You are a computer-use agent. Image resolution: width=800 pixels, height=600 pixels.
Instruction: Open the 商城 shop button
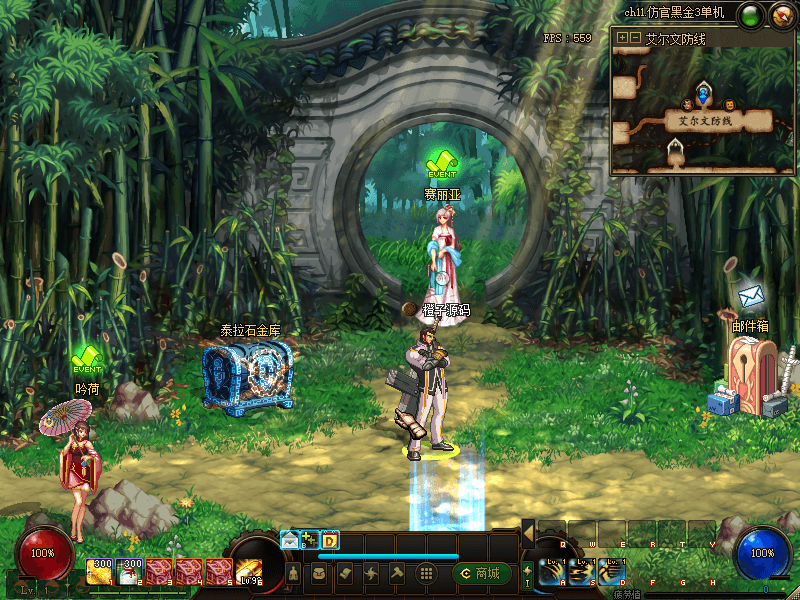click(x=481, y=573)
